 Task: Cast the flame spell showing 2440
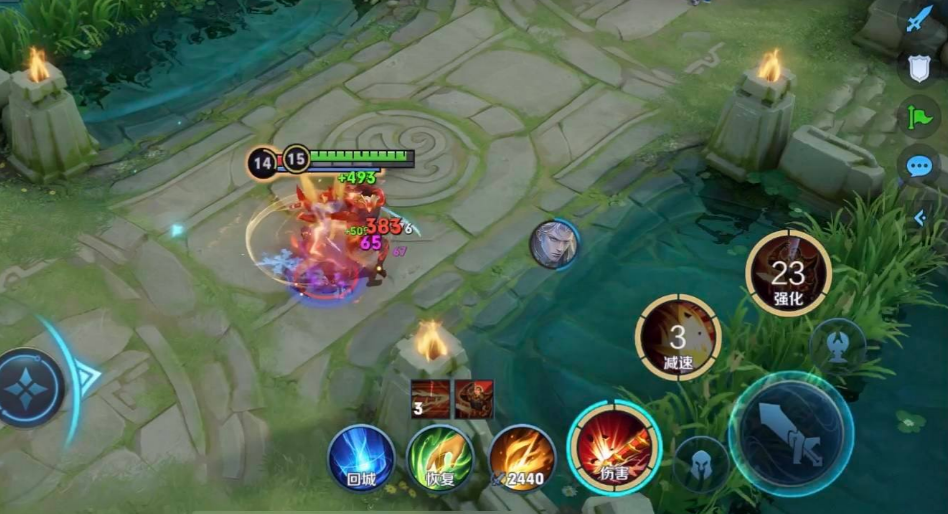click(x=522, y=458)
